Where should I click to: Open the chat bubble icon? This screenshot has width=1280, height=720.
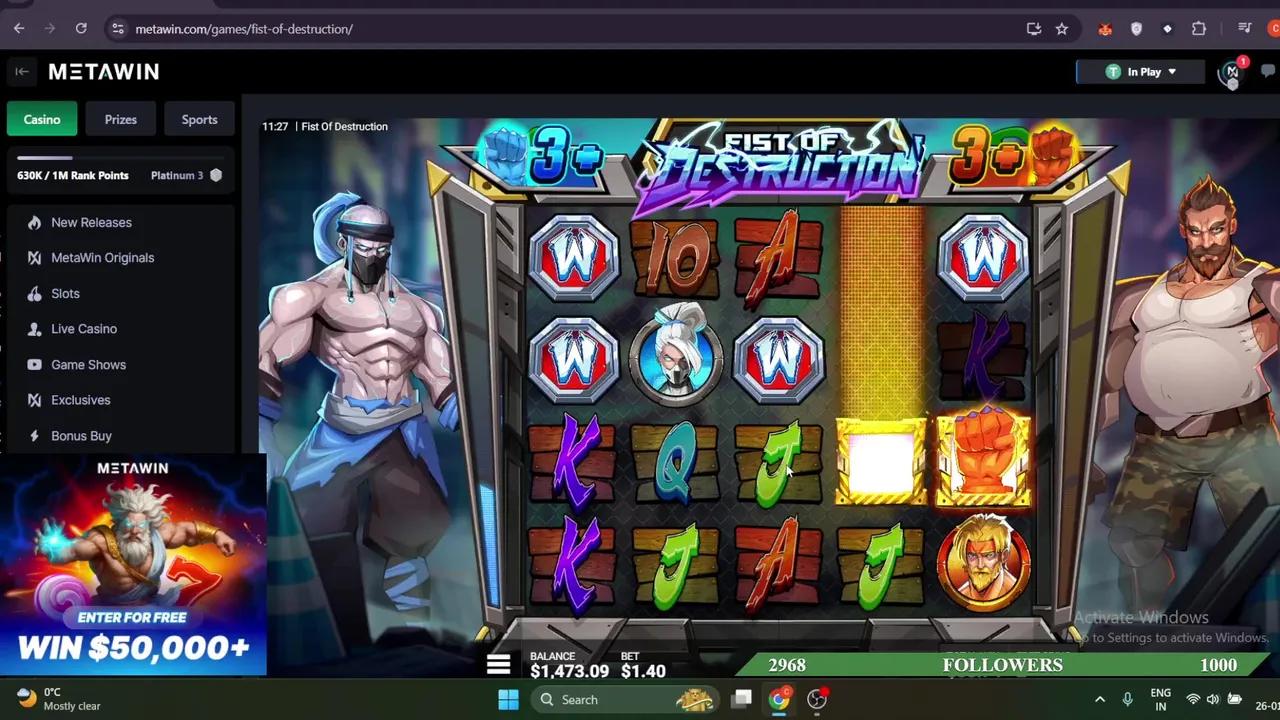coord(1268,71)
